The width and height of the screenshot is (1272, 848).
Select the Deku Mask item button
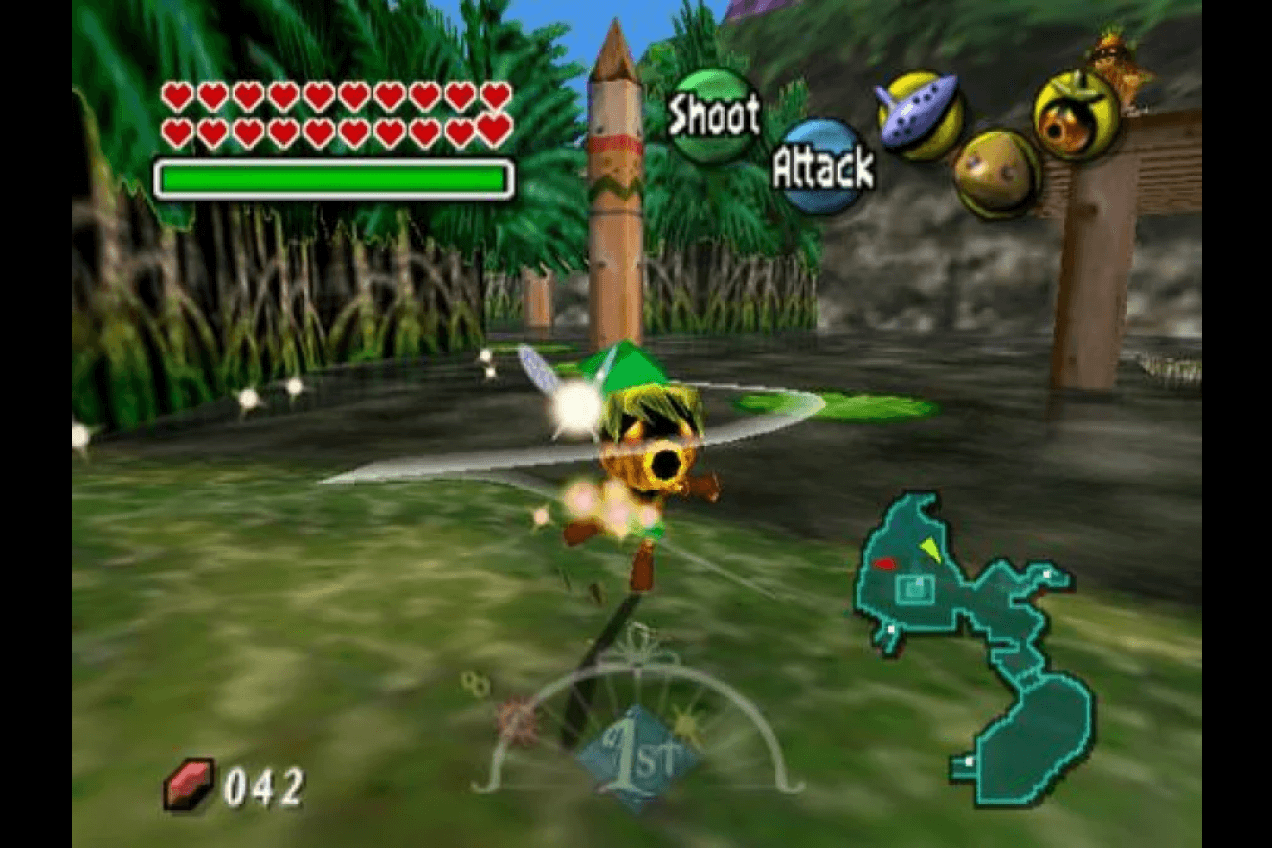[1076, 115]
